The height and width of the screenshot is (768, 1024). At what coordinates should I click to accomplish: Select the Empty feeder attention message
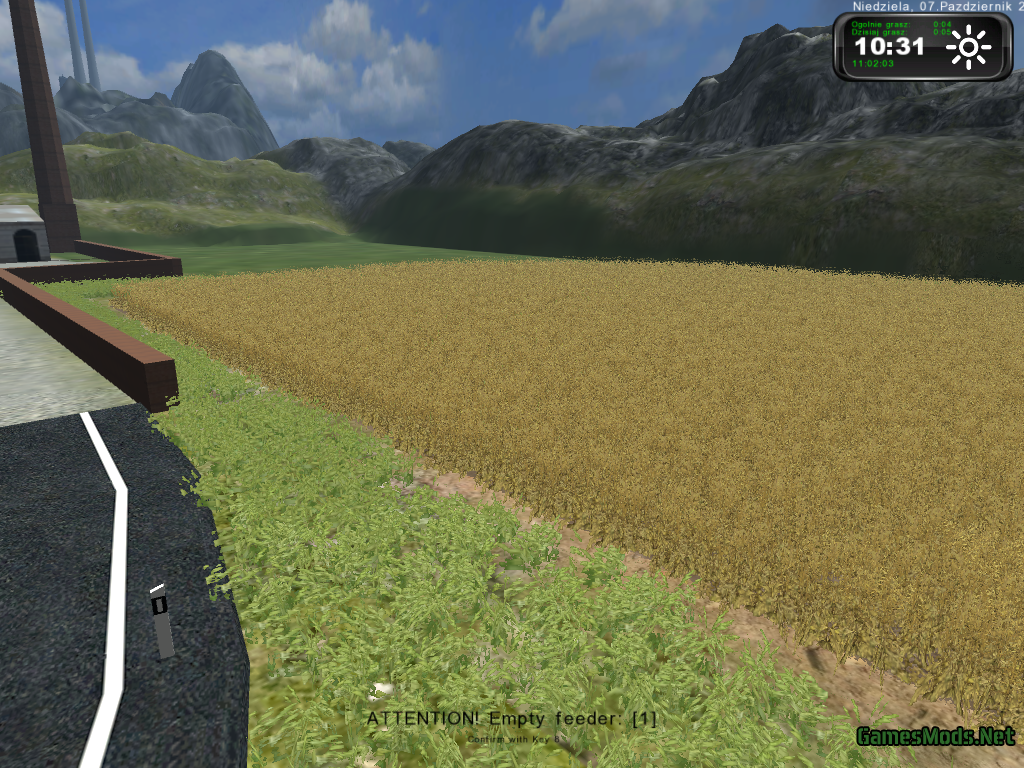[x=511, y=719]
